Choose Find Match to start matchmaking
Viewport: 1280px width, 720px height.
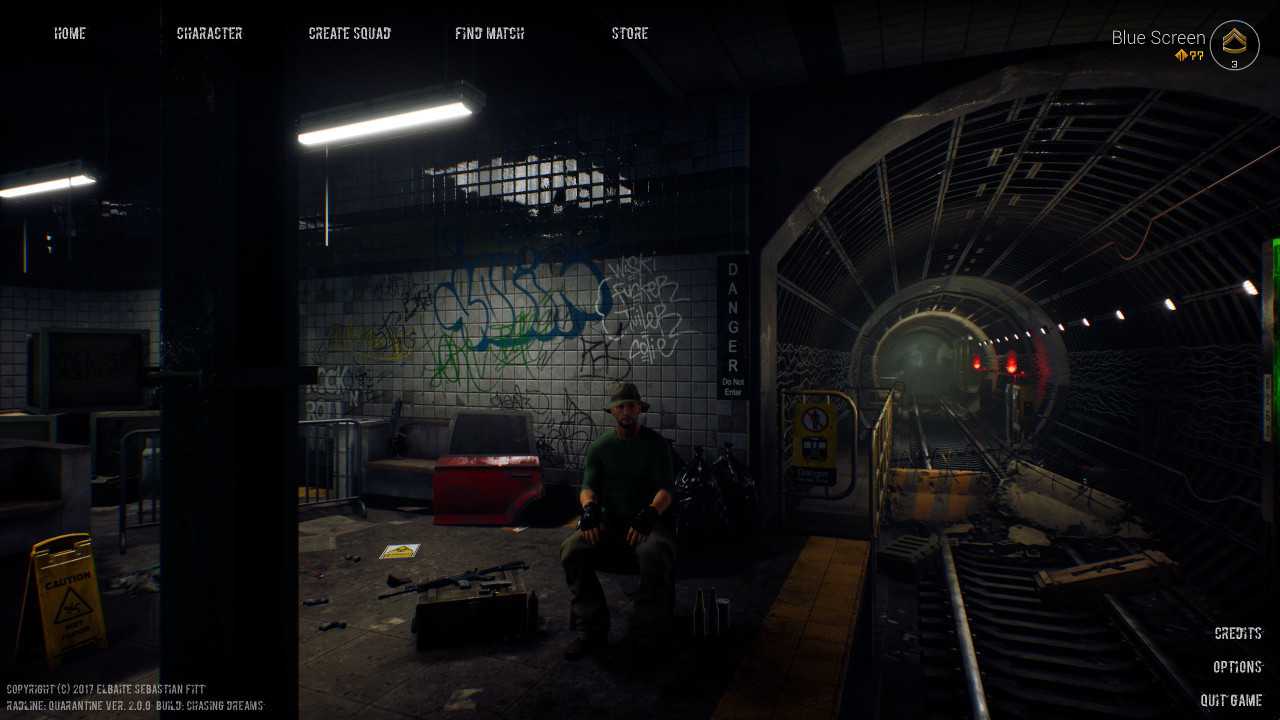click(x=489, y=33)
